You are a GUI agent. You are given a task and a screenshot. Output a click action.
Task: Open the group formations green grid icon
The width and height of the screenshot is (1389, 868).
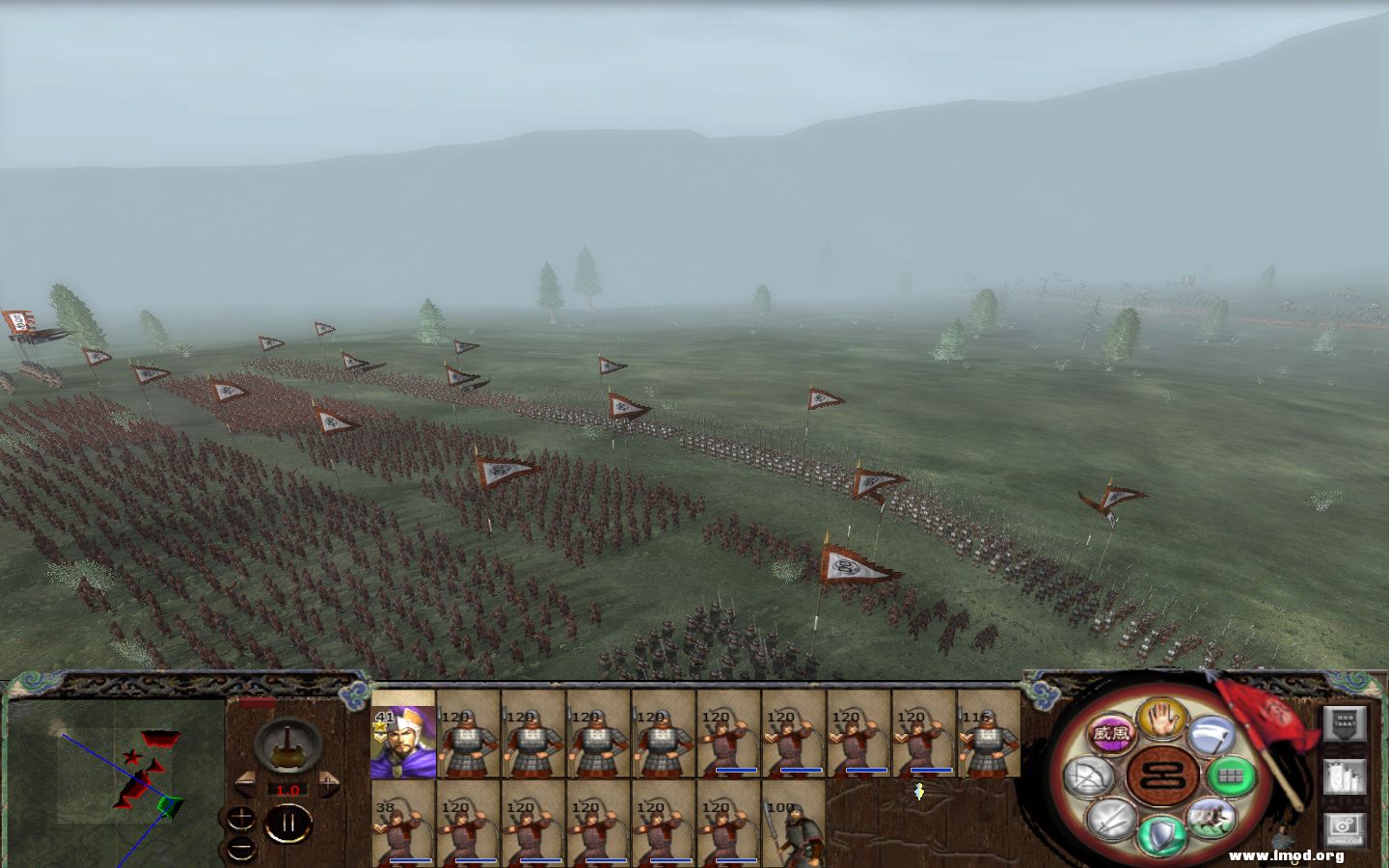tap(1231, 776)
